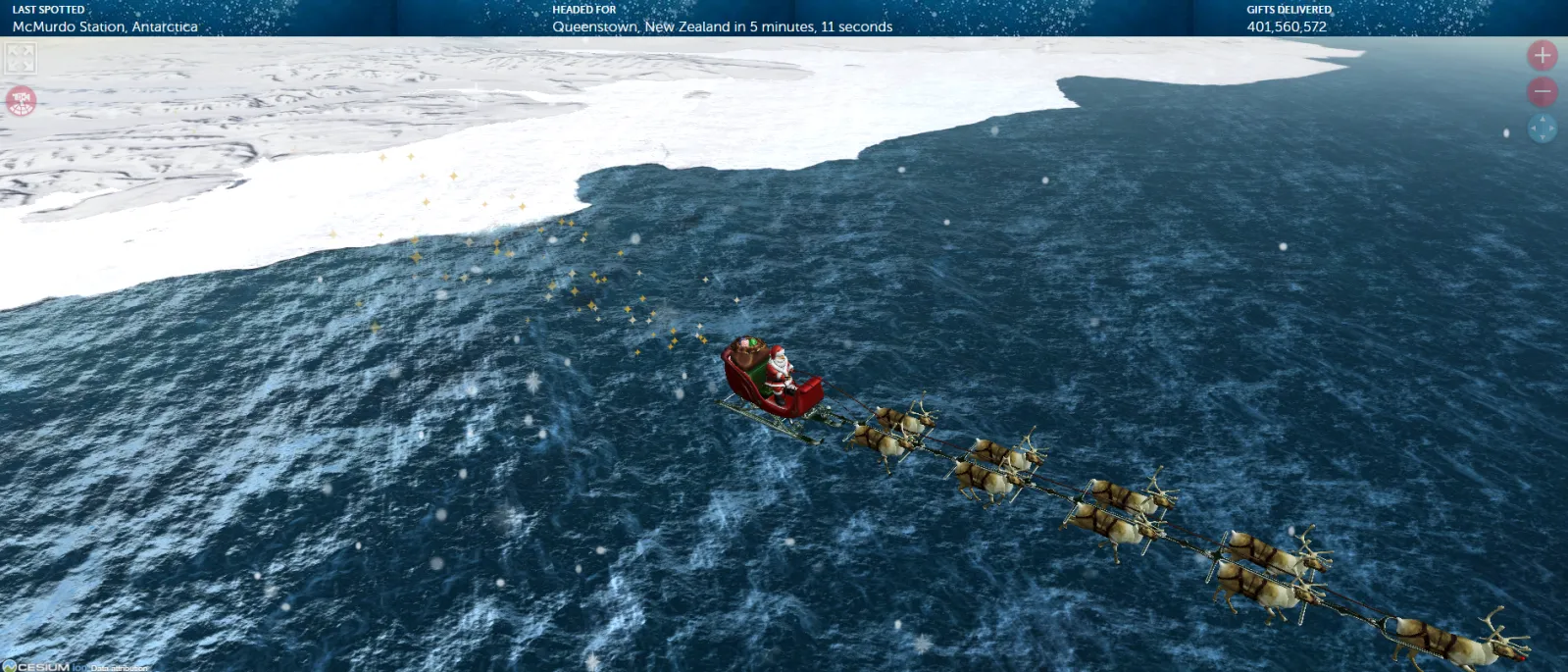The width and height of the screenshot is (1568, 672).
Task: Click the red sleigh-and-globe round icon
Action: point(21,100)
